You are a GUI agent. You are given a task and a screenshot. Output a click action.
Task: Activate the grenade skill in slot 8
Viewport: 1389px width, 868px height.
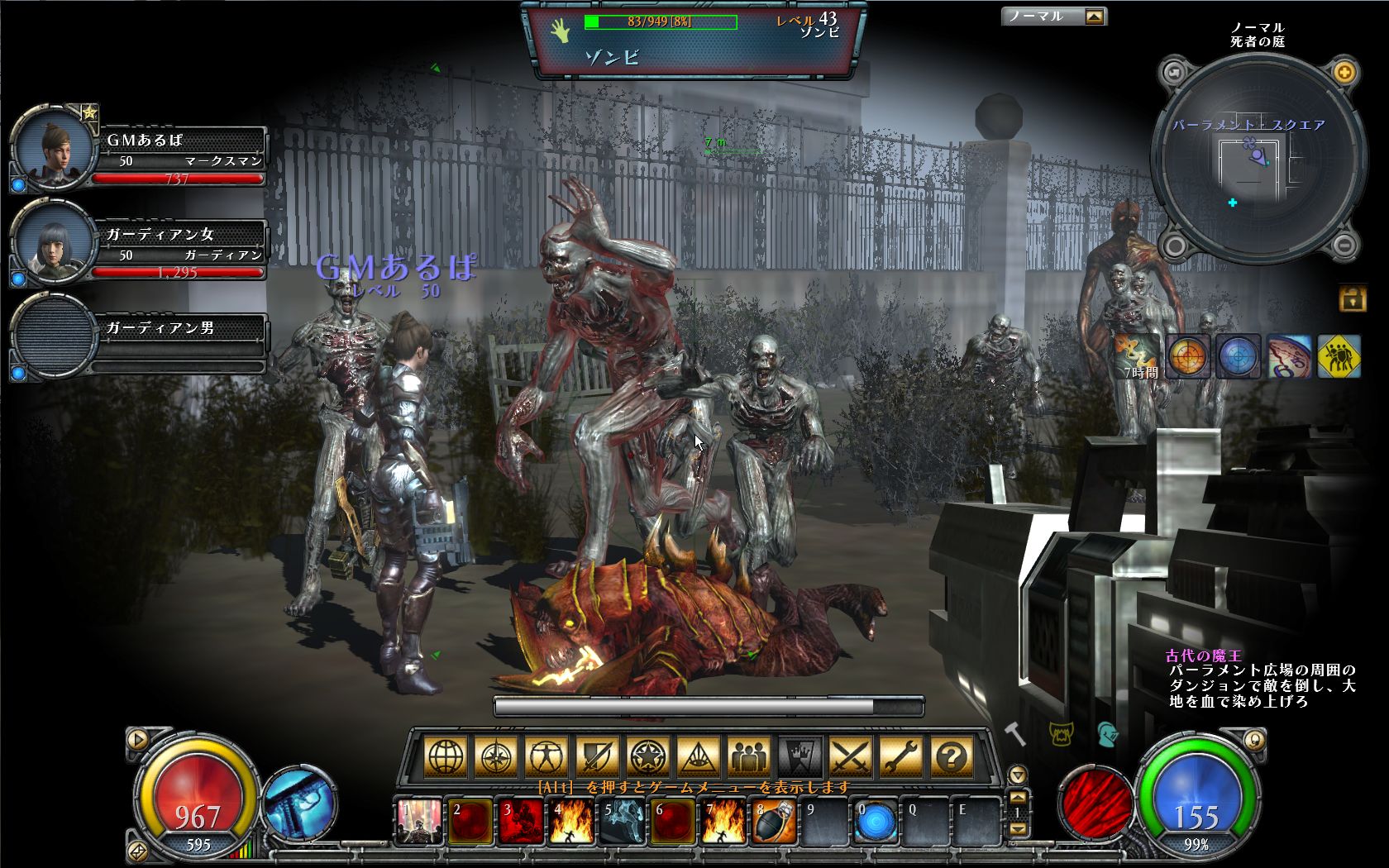click(x=775, y=822)
